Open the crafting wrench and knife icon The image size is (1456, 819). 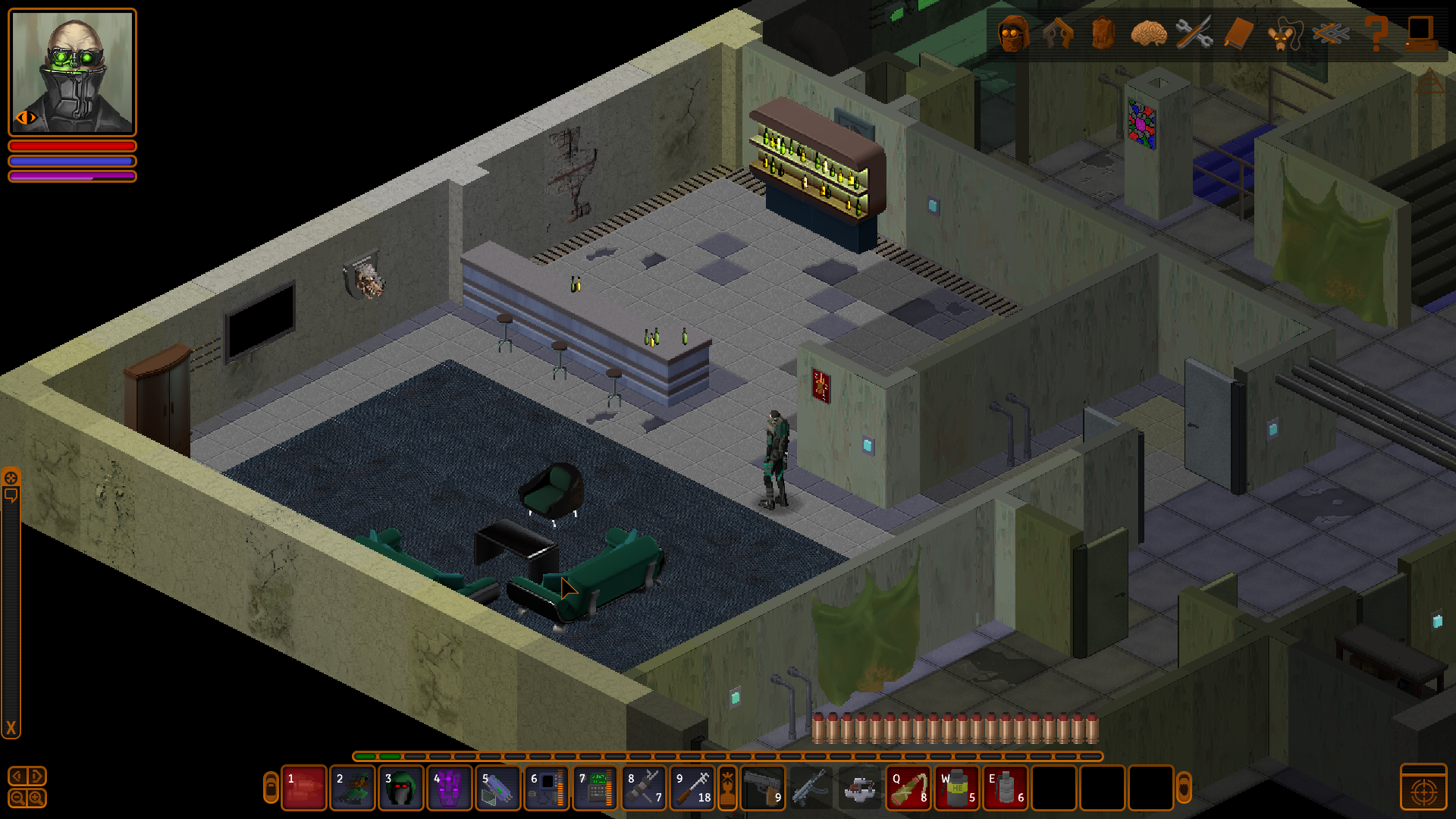[x=1194, y=34]
